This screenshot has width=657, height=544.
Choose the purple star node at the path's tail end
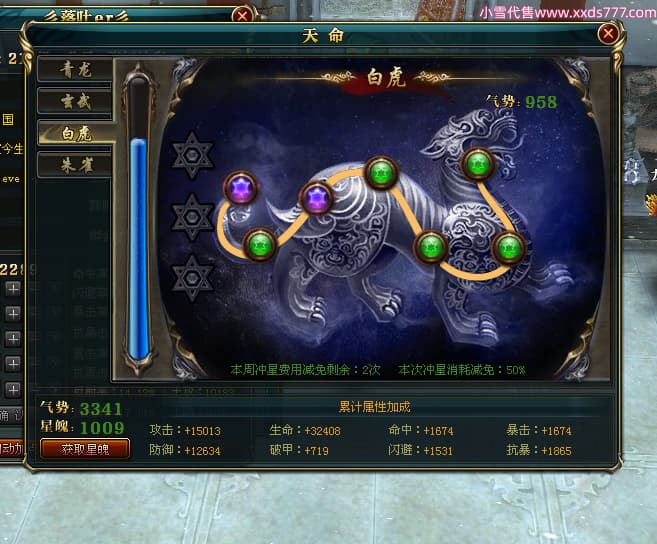pyautogui.click(x=241, y=189)
